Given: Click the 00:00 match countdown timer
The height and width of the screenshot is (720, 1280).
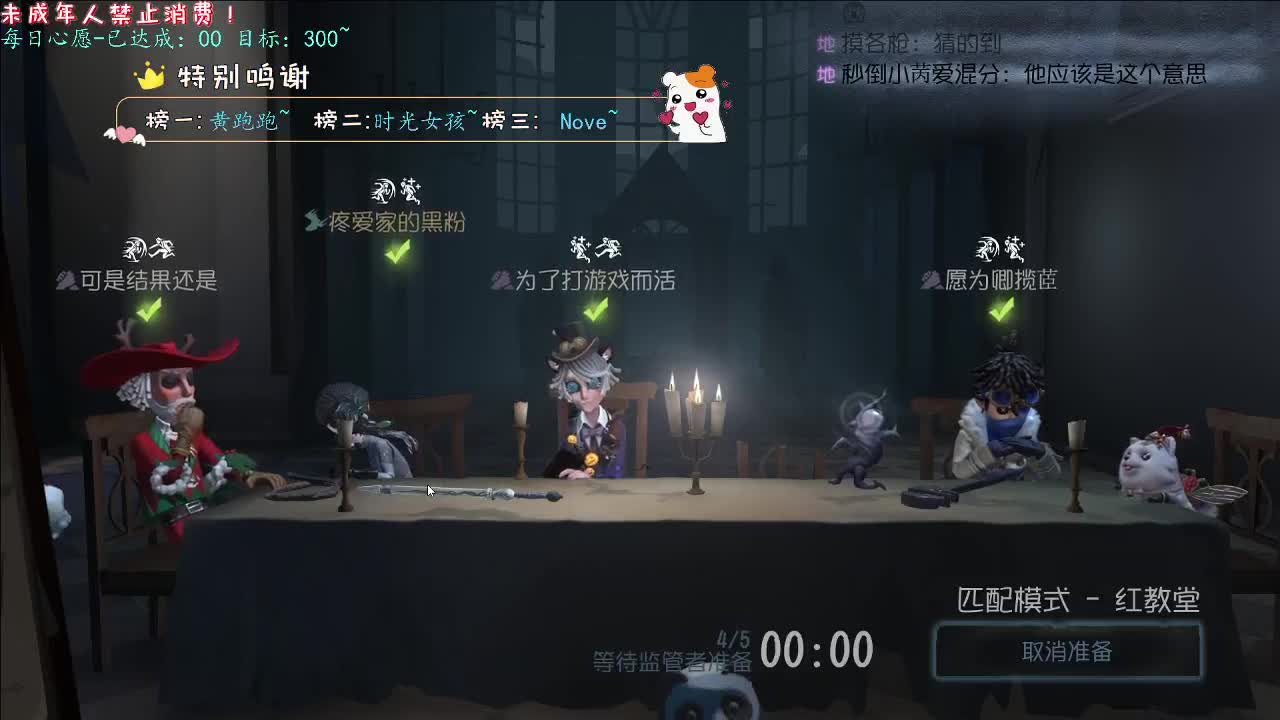Looking at the screenshot, I should [x=820, y=650].
